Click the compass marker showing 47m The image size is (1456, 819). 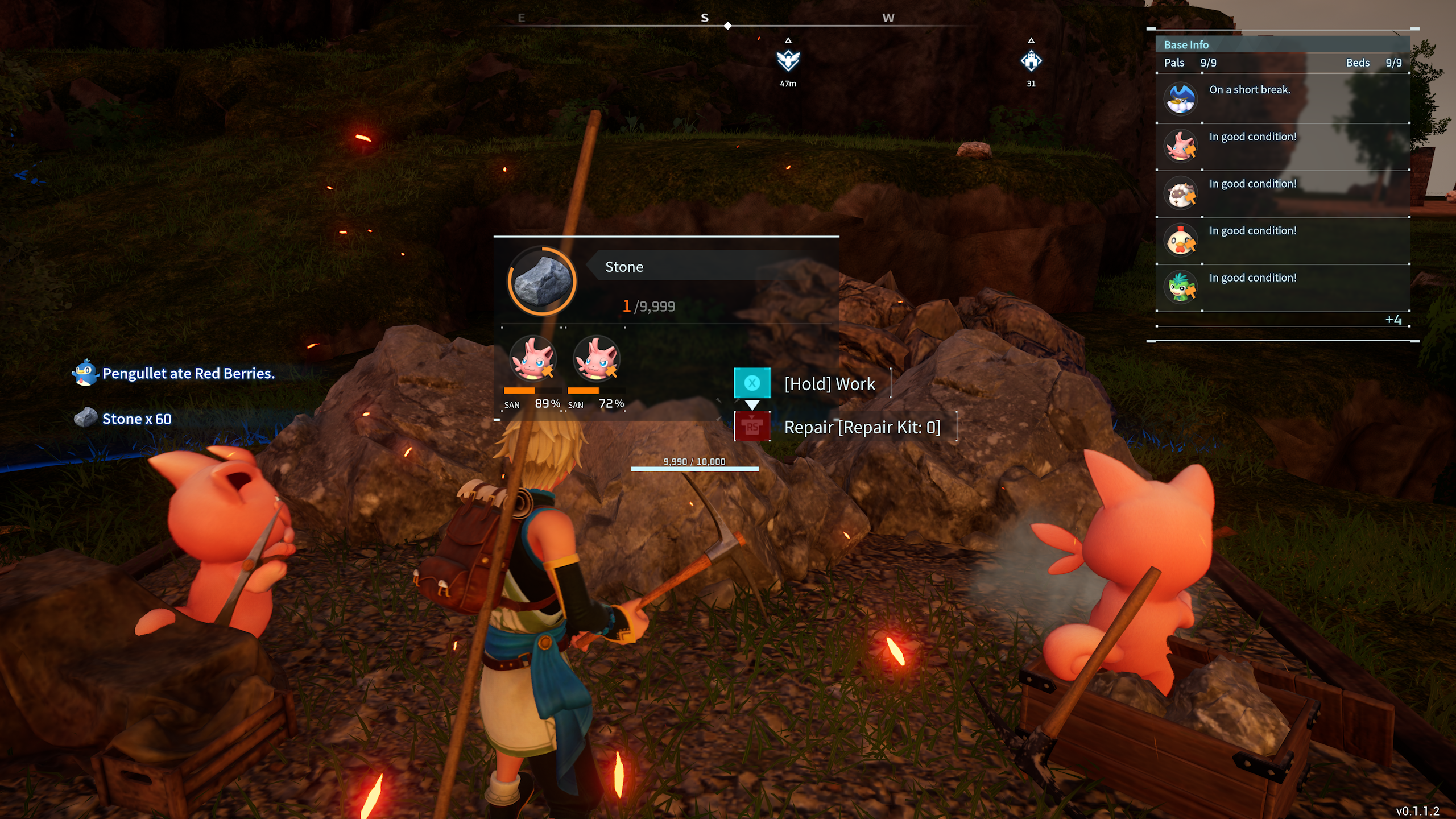tap(788, 60)
